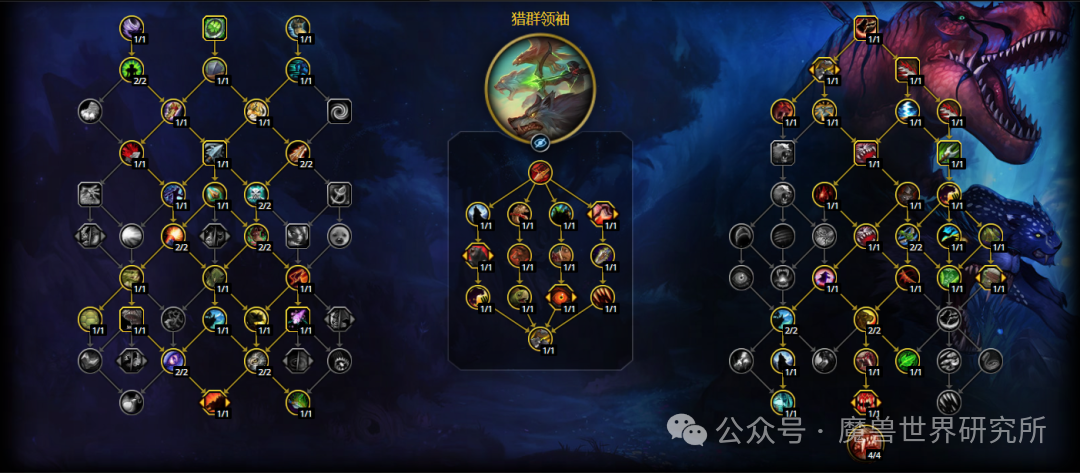Click the talent node showing 4/4 ranks

pos(866,441)
